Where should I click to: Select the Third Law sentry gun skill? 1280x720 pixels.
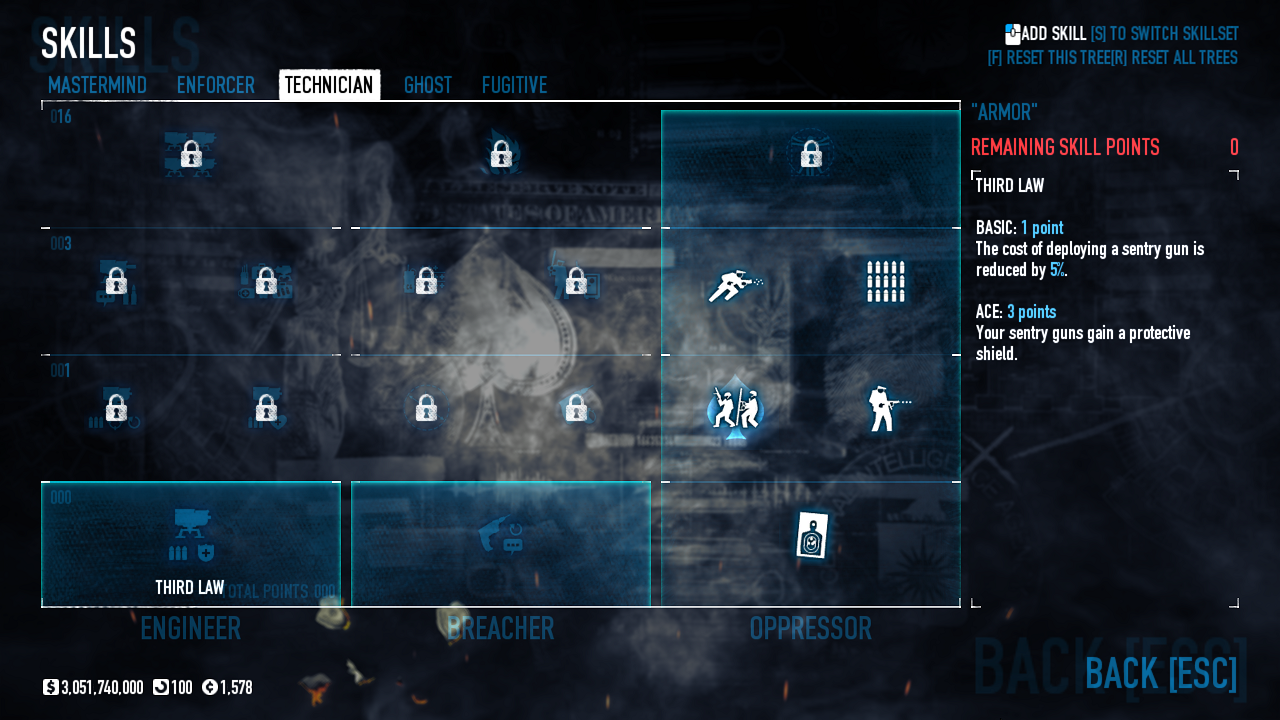coord(190,535)
